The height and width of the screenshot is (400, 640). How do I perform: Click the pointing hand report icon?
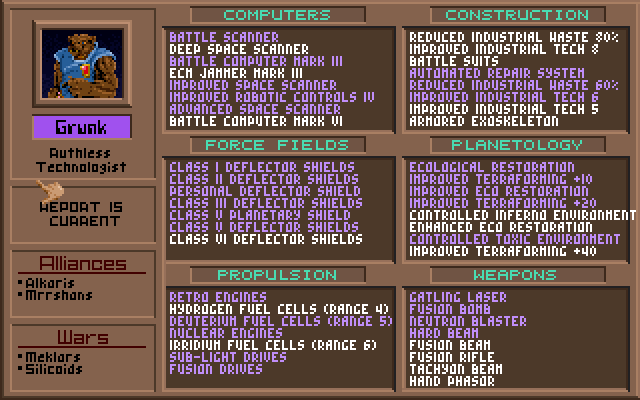tap(48, 190)
